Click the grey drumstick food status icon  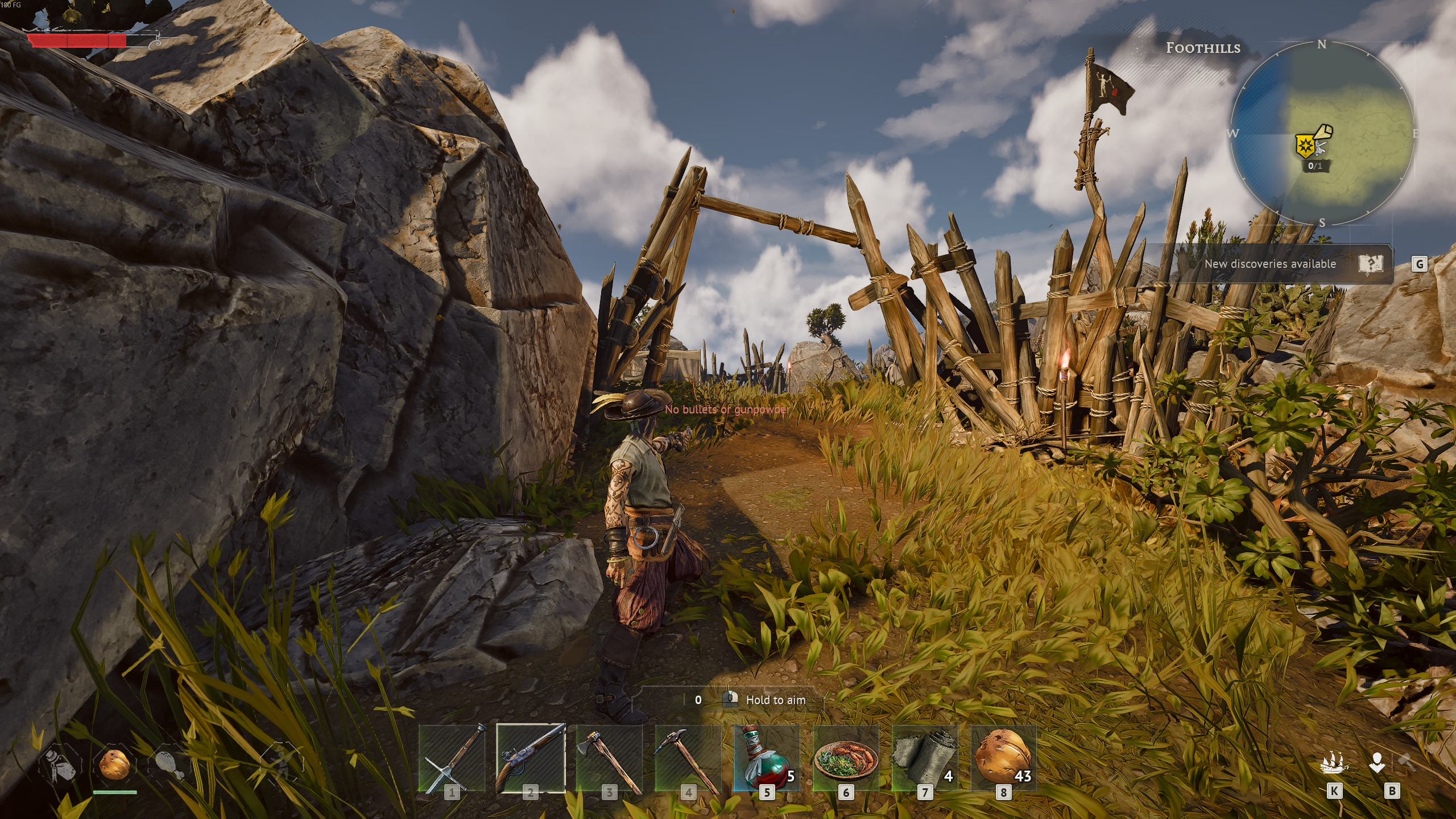click(x=169, y=765)
